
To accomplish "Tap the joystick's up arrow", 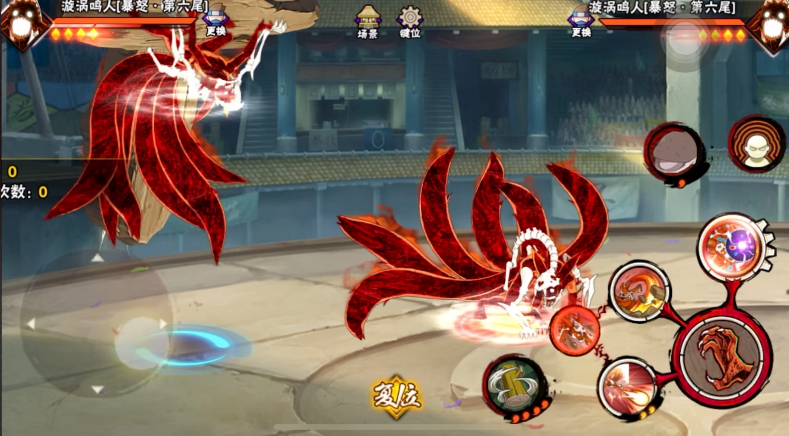I will [x=97, y=258].
